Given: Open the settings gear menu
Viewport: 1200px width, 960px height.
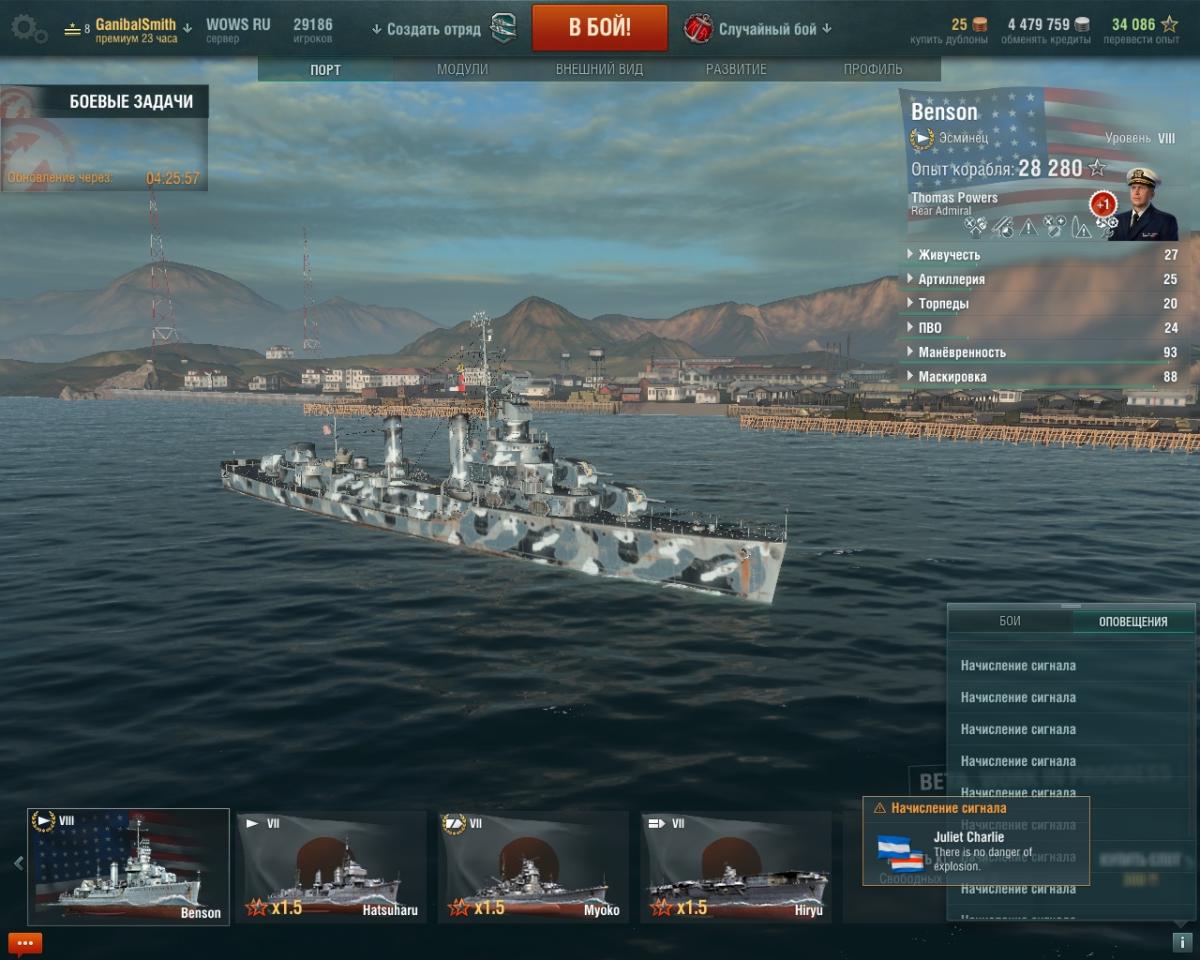Looking at the screenshot, I should [28, 28].
